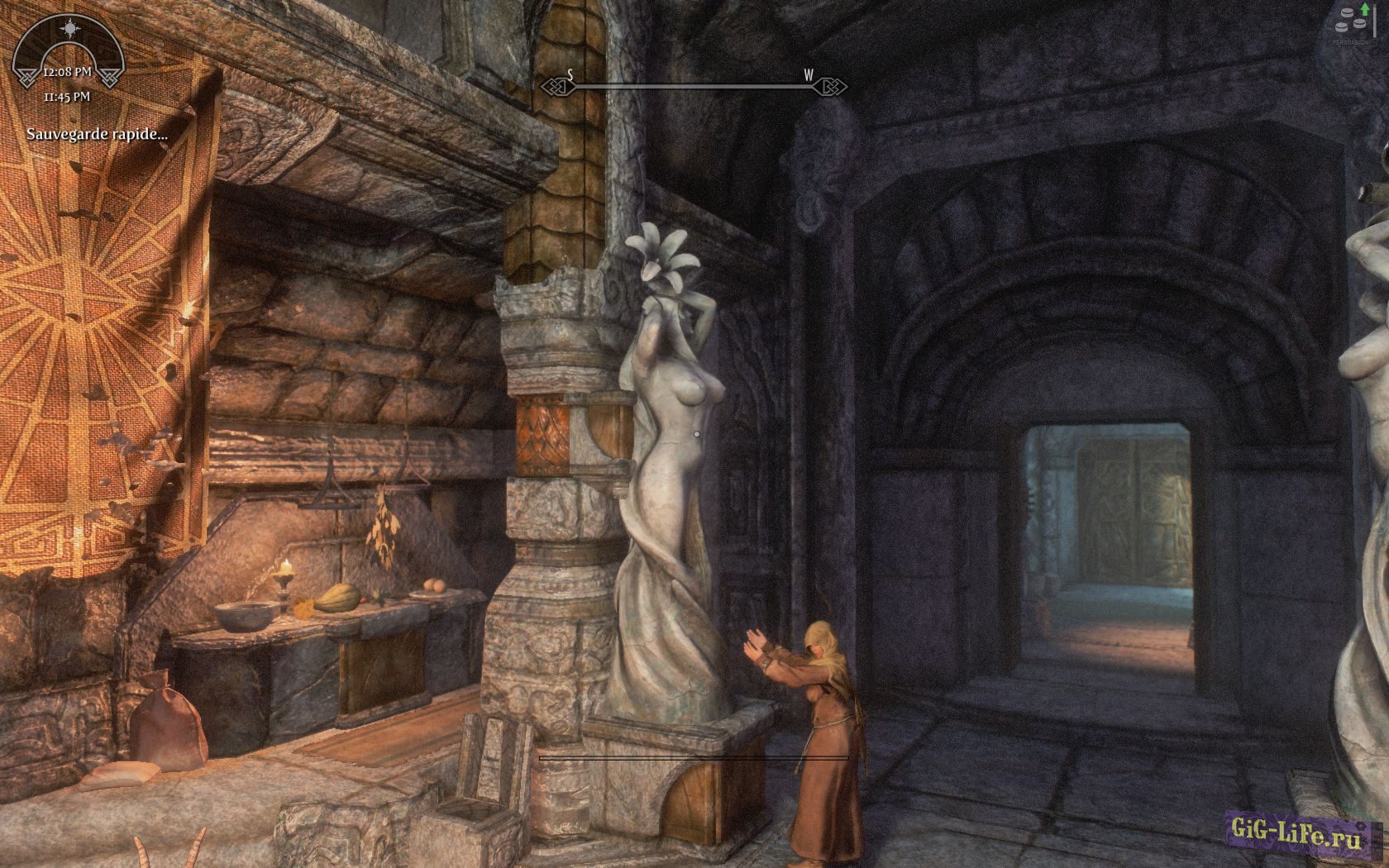Click the compass bar
This screenshot has height=868, width=1389.
[693, 84]
